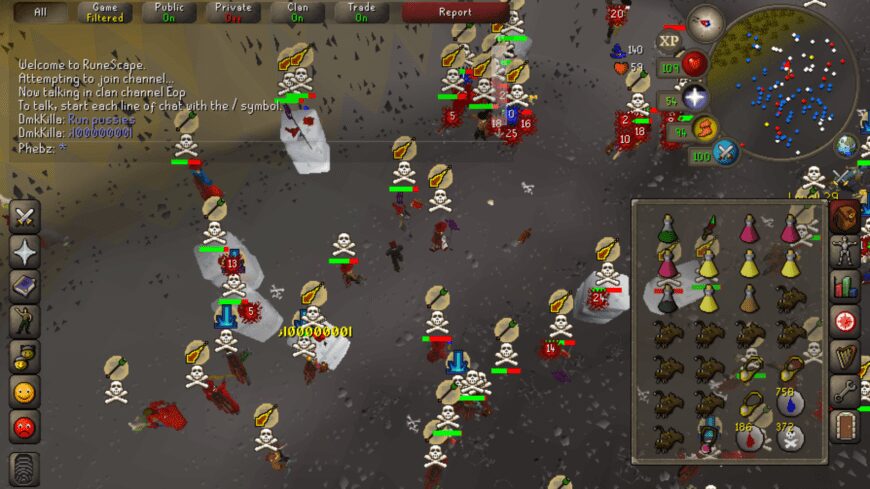Select the Game chat filter tab
The image size is (870, 489).
(104, 13)
